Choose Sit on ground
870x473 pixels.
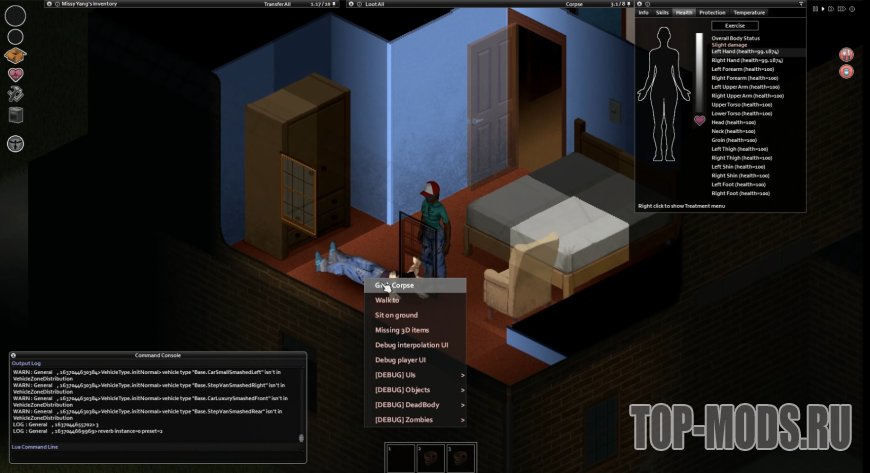[x=396, y=315]
